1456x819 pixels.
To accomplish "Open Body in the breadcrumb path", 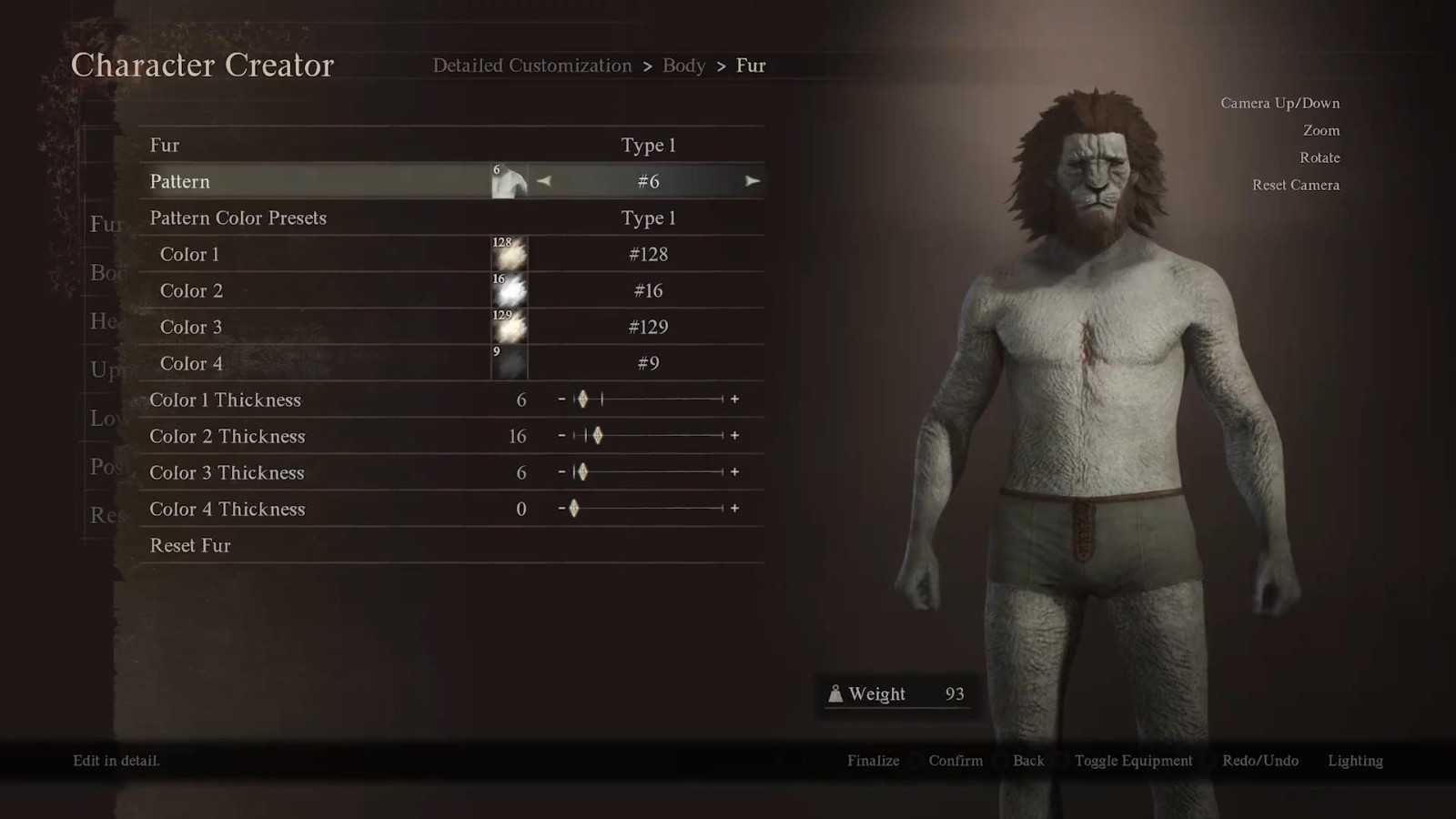I will click(683, 66).
